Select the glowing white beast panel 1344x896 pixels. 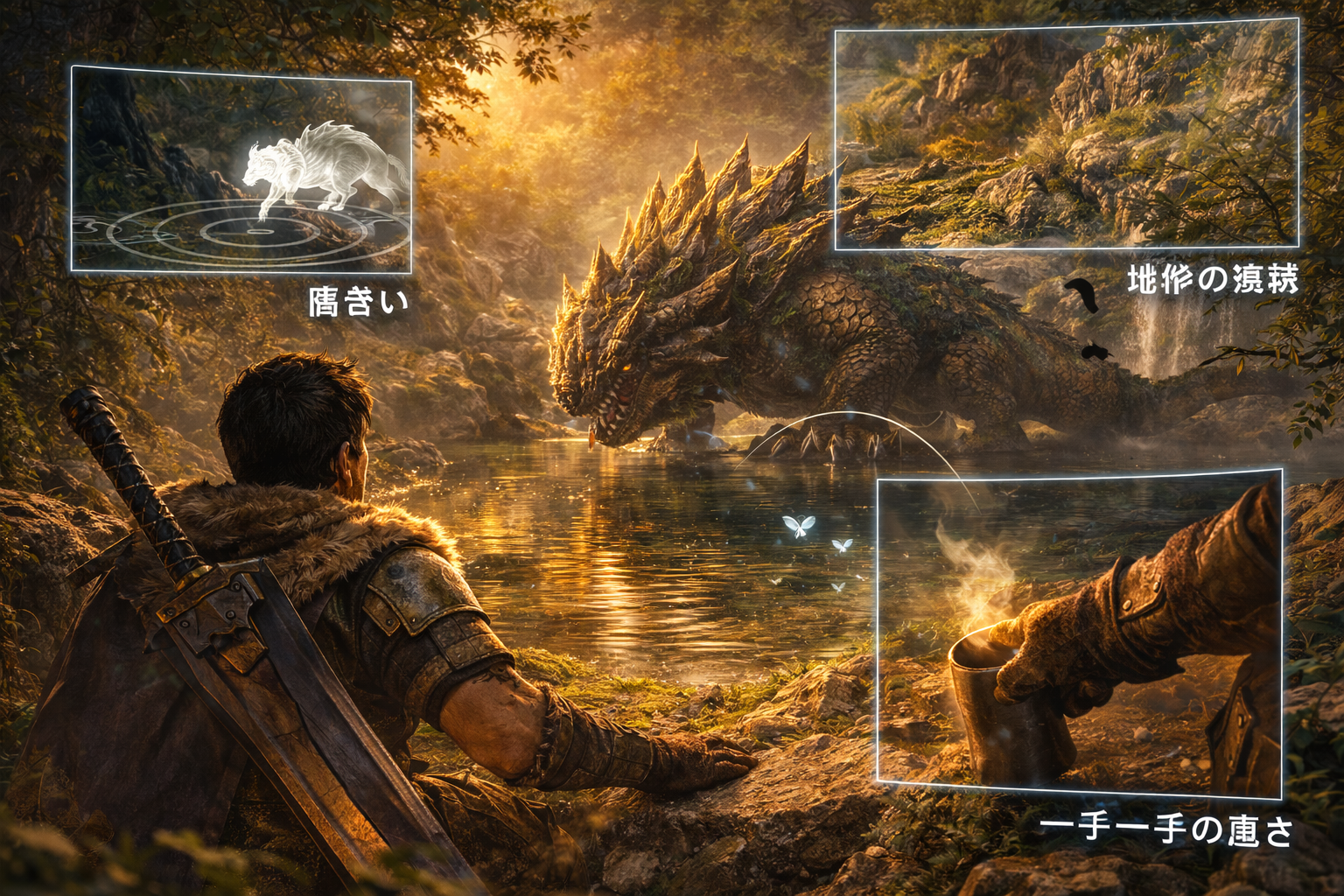241,170
